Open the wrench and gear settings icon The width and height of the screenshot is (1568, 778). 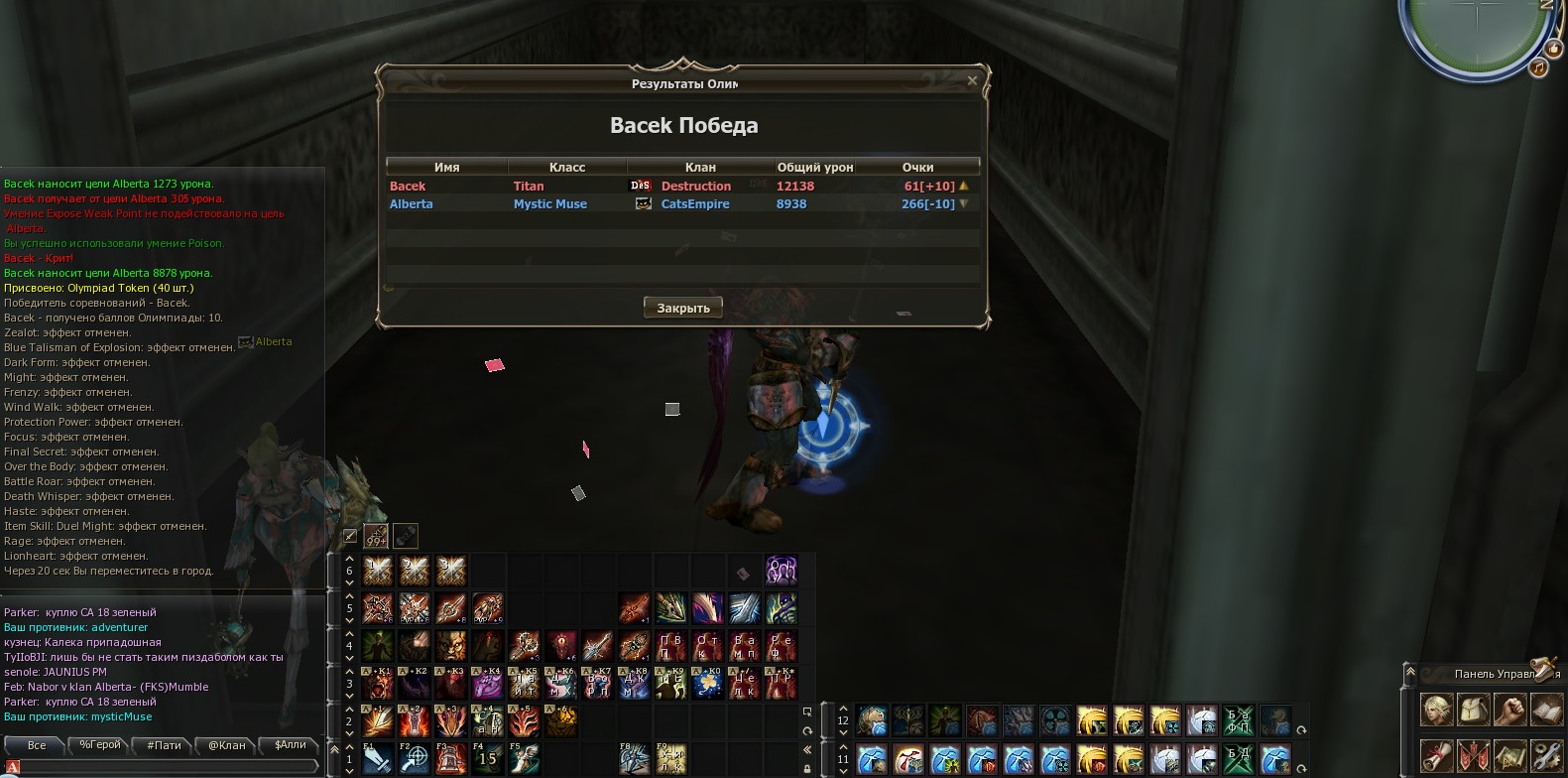[x=1546, y=755]
